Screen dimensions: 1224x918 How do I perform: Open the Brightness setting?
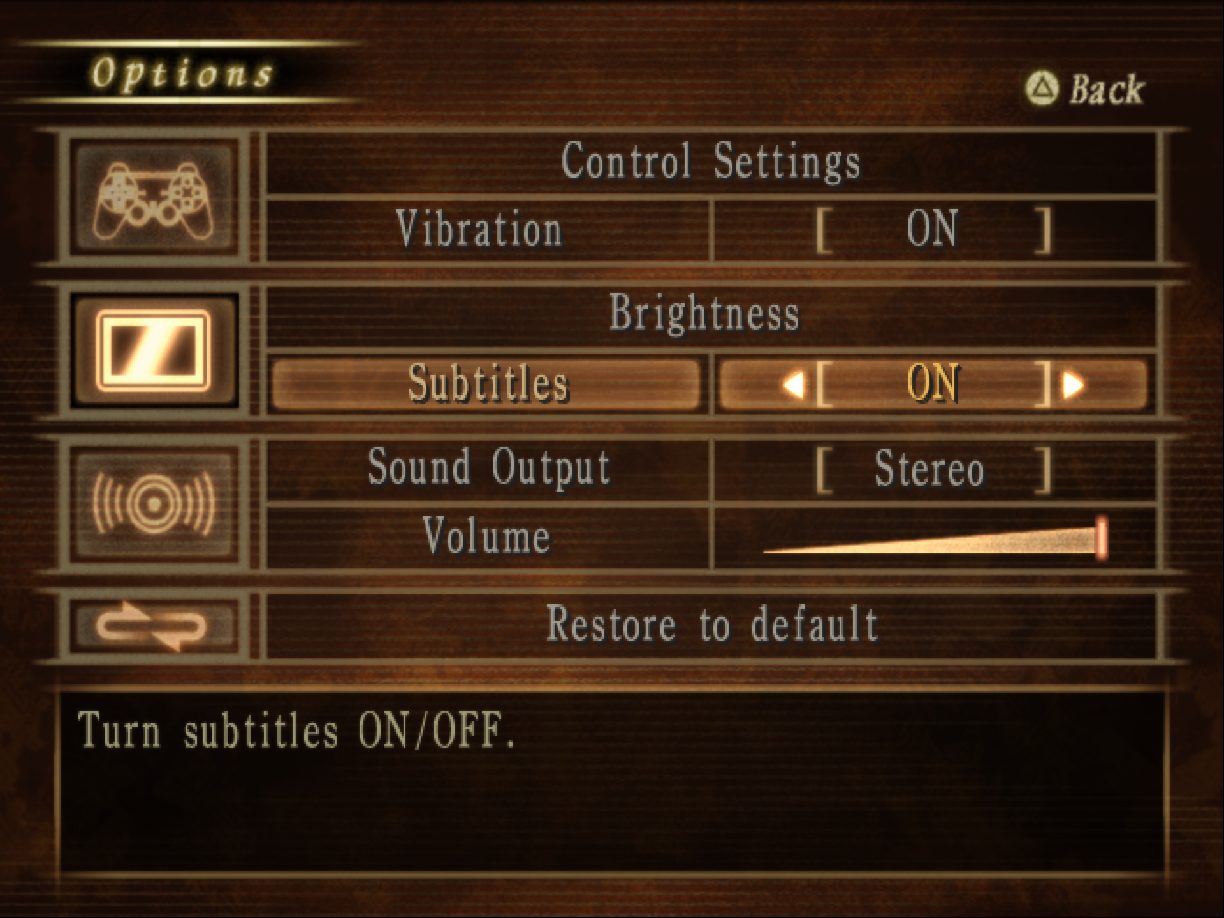click(705, 315)
